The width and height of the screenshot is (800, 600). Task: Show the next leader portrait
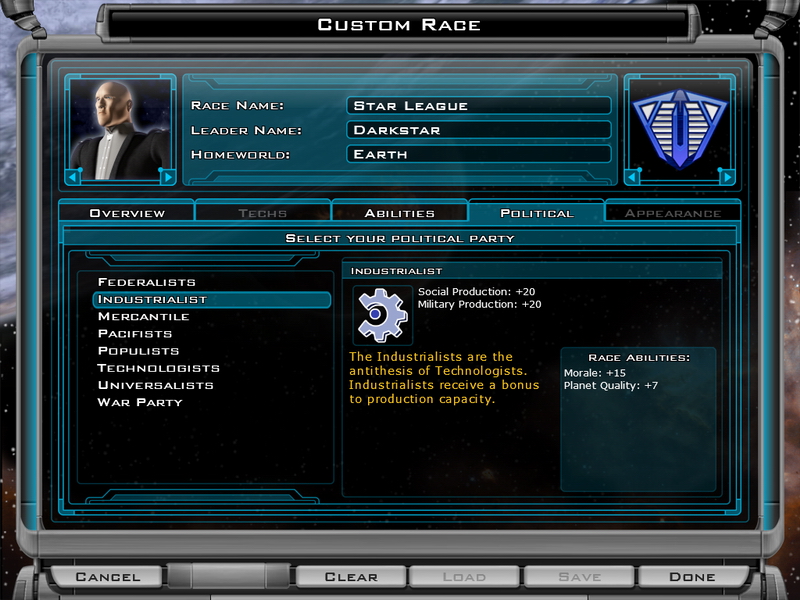[x=167, y=177]
